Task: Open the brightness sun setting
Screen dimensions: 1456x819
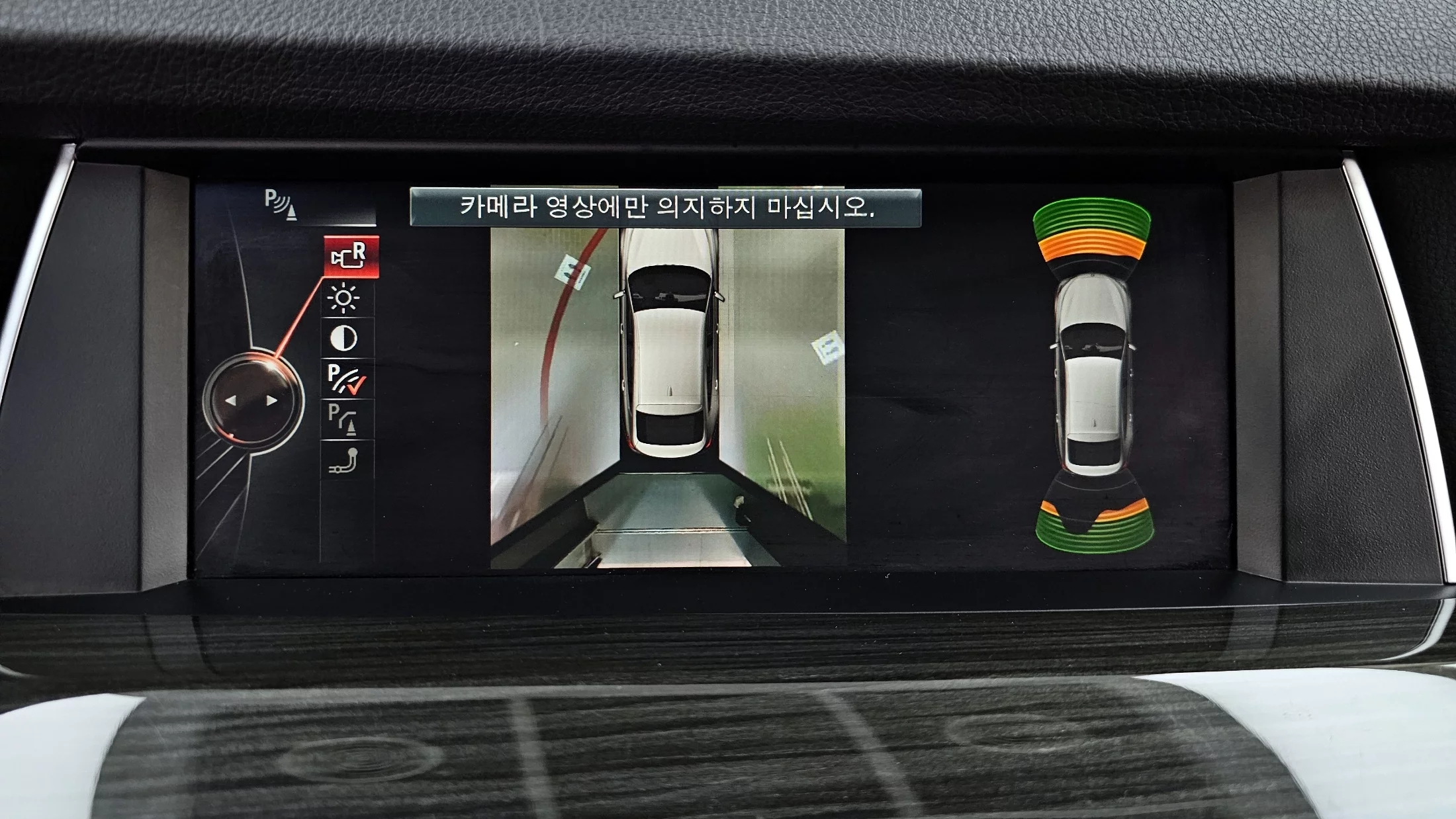Action: click(343, 298)
